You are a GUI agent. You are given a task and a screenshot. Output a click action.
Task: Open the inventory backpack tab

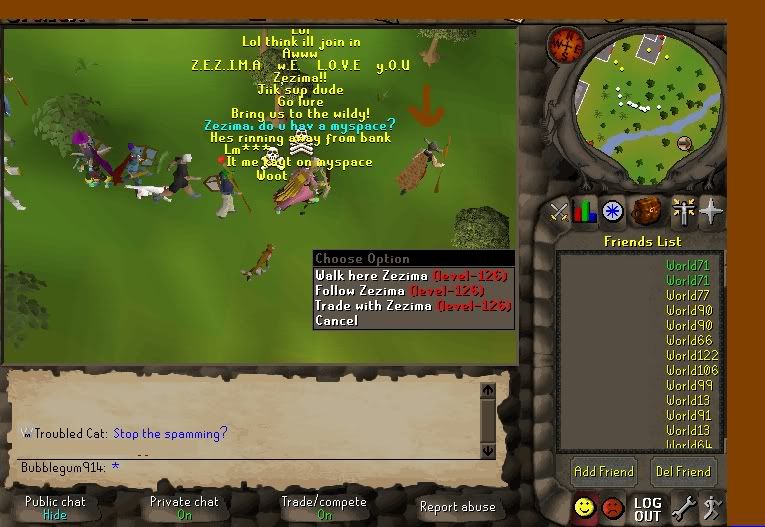647,212
